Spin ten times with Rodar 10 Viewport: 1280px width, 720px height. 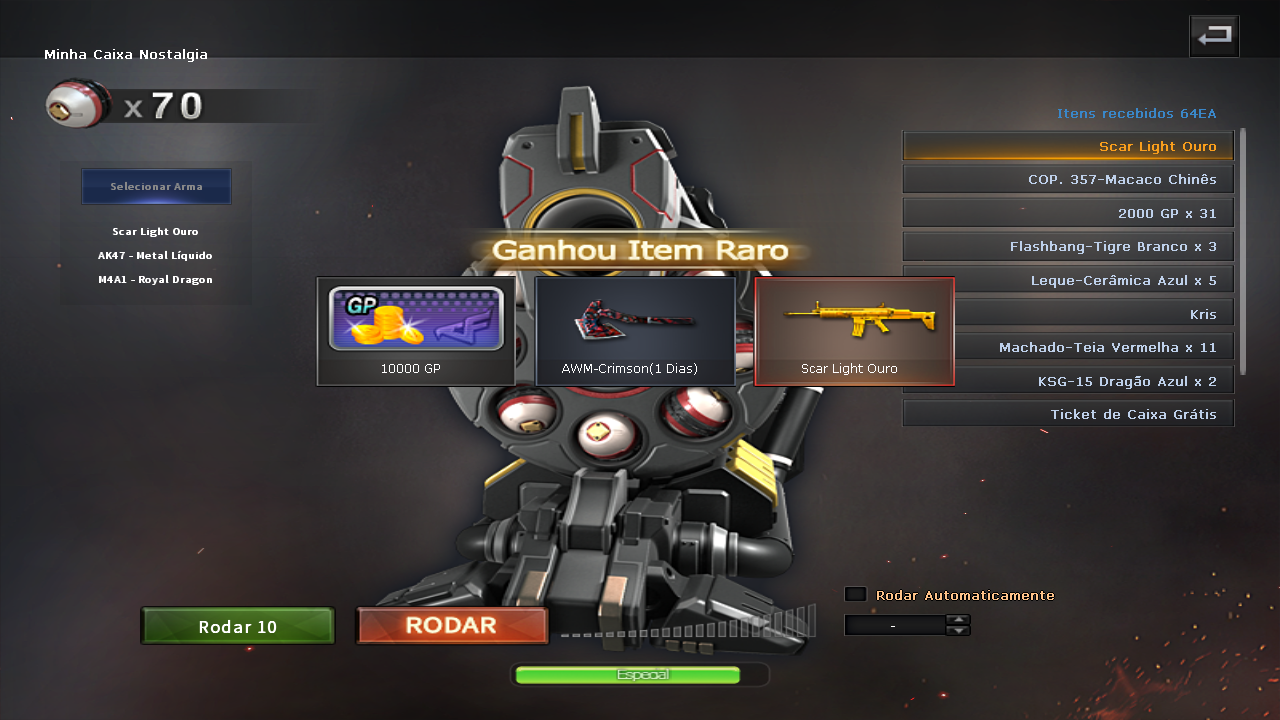pos(237,627)
